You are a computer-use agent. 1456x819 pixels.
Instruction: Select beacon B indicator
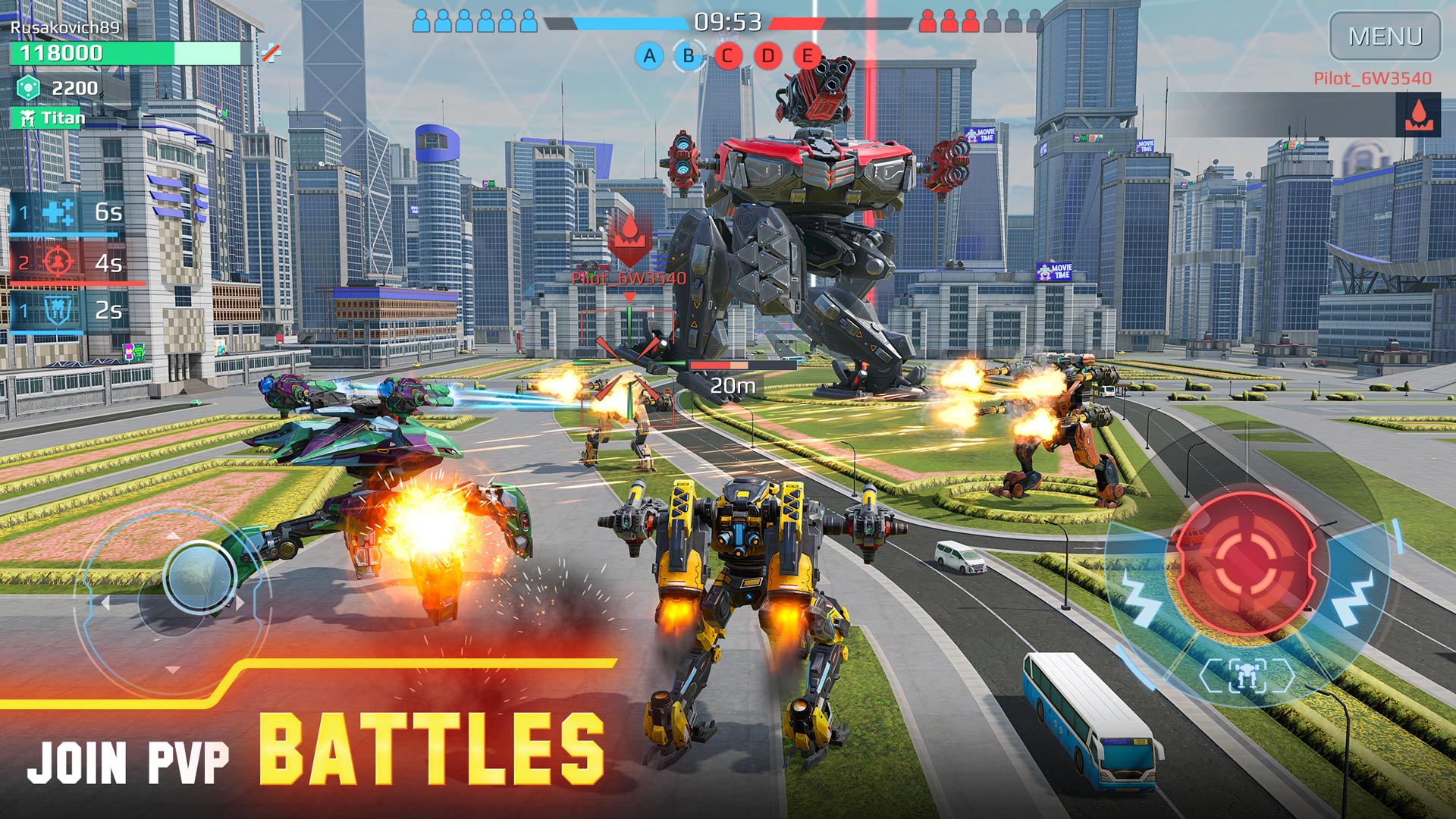click(x=689, y=55)
